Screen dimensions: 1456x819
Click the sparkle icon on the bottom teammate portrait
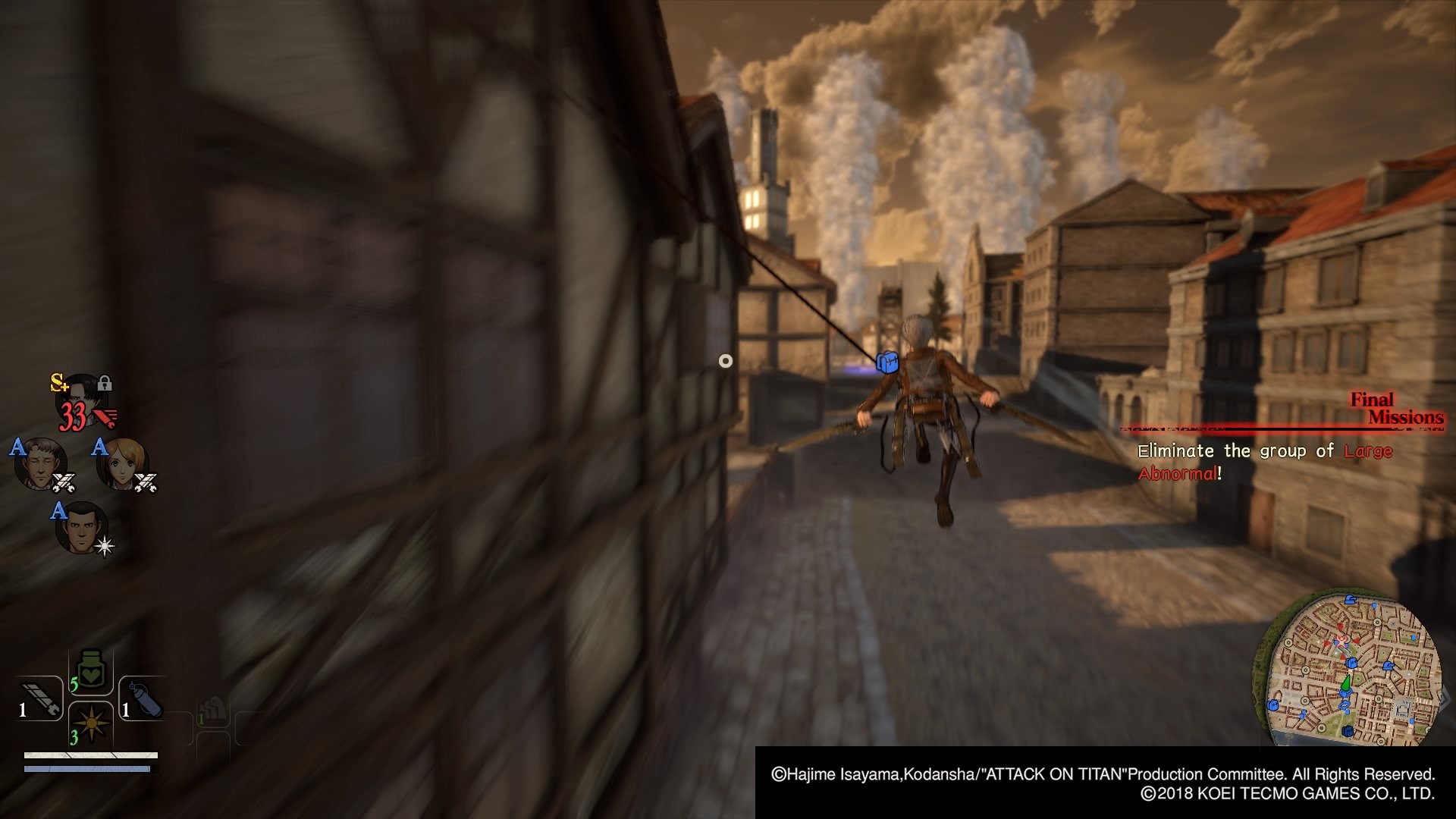click(x=104, y=546)
